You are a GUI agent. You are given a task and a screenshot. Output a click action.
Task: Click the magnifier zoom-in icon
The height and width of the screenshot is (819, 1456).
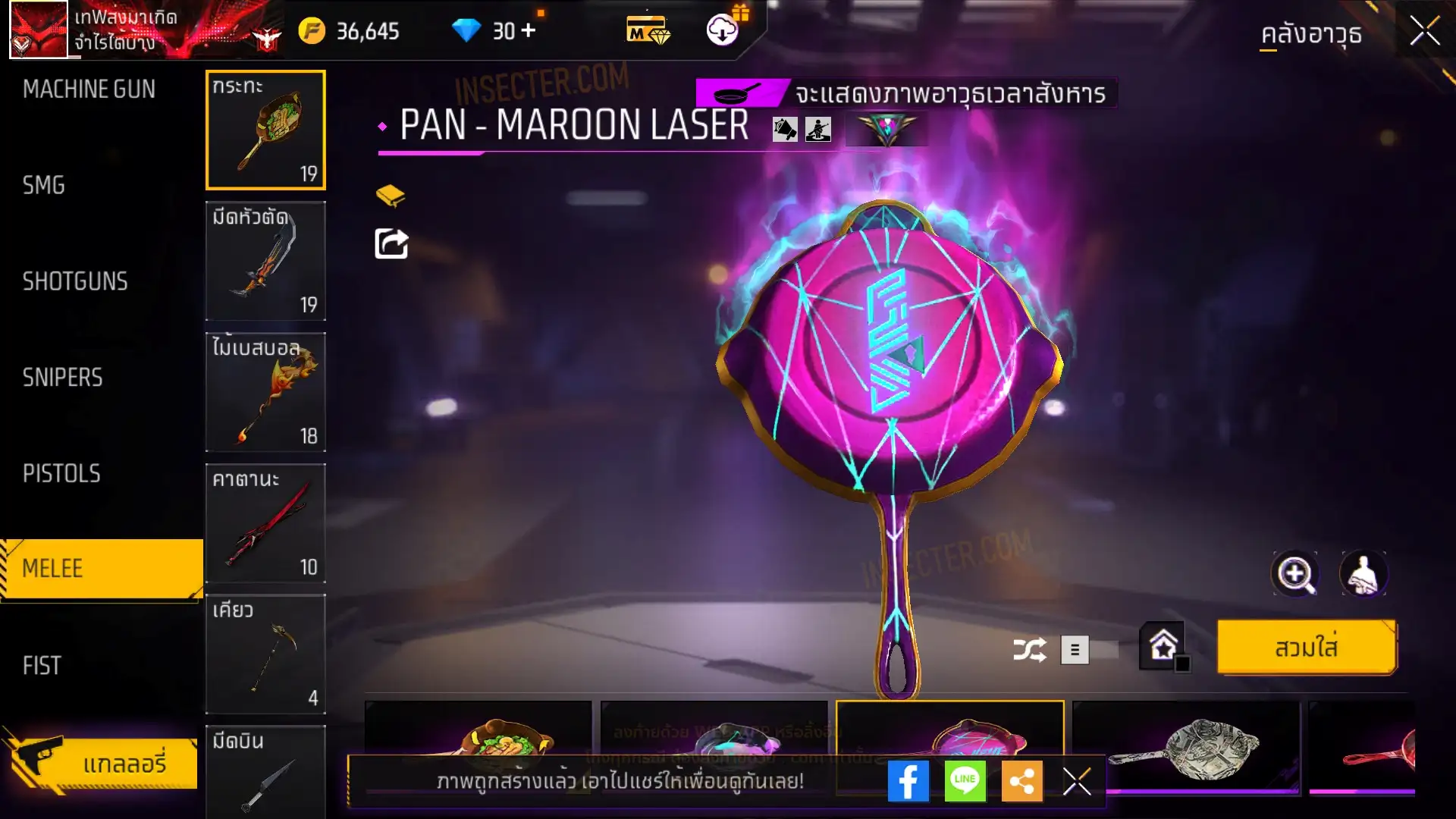point(1294,574)
